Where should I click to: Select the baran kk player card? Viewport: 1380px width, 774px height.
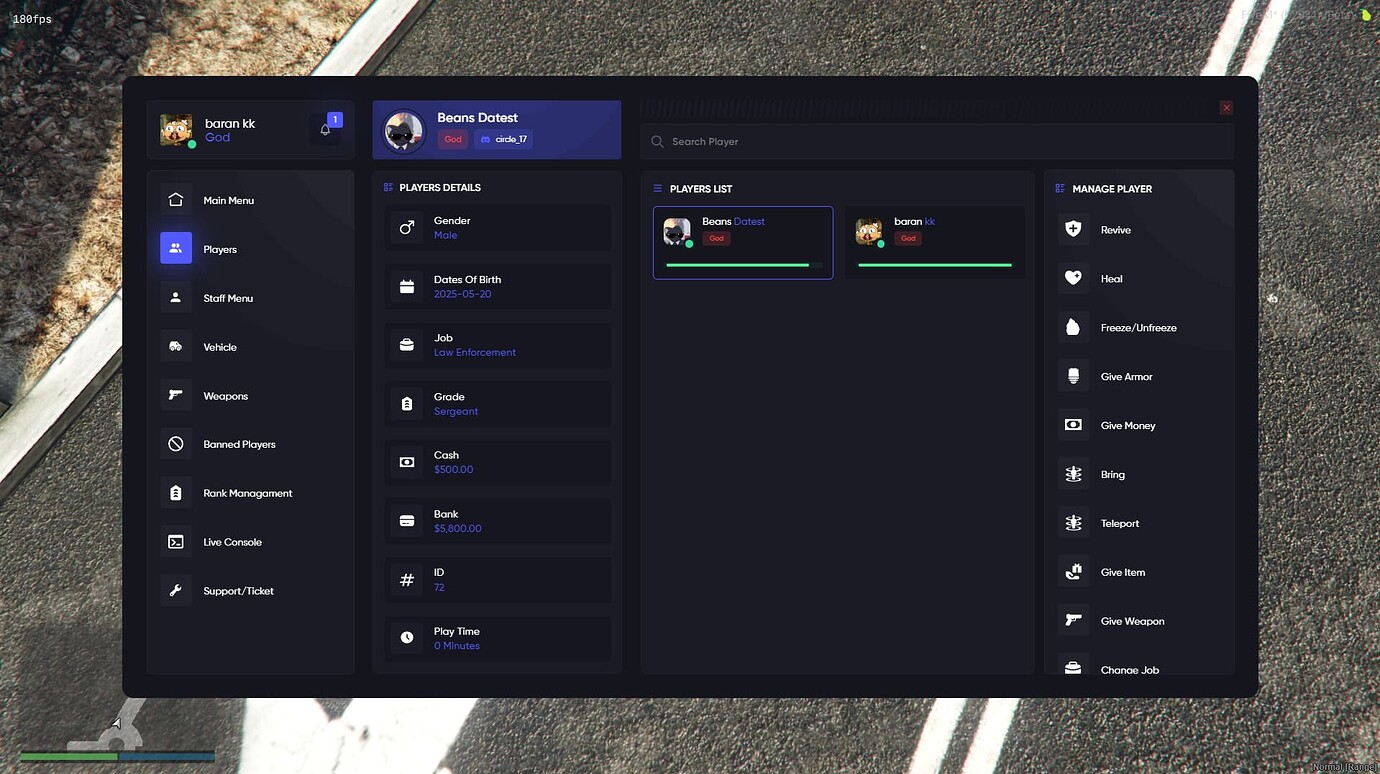(935, 242)
